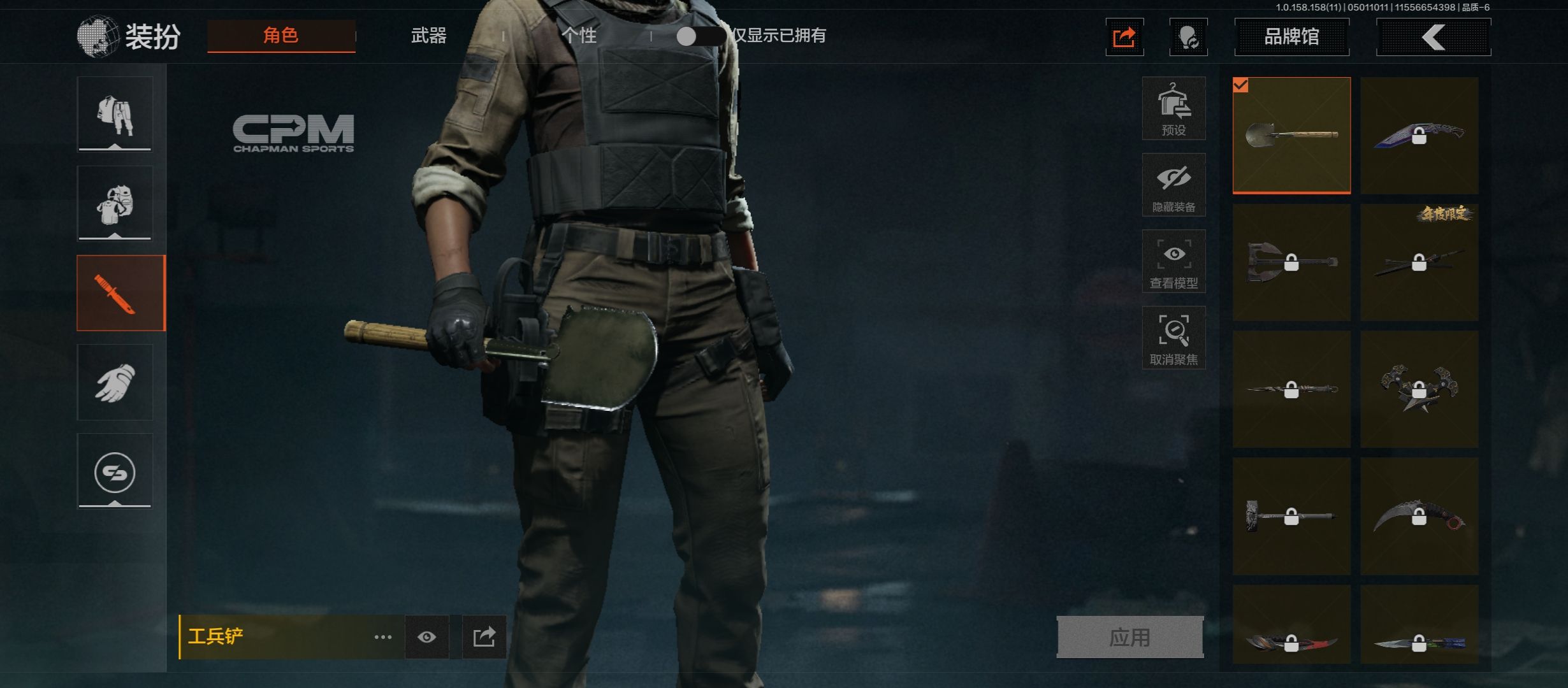The width and height of the screenshot is (1568, 688).
Task: Click the orange share icon at top
Action: point(1124,38)
